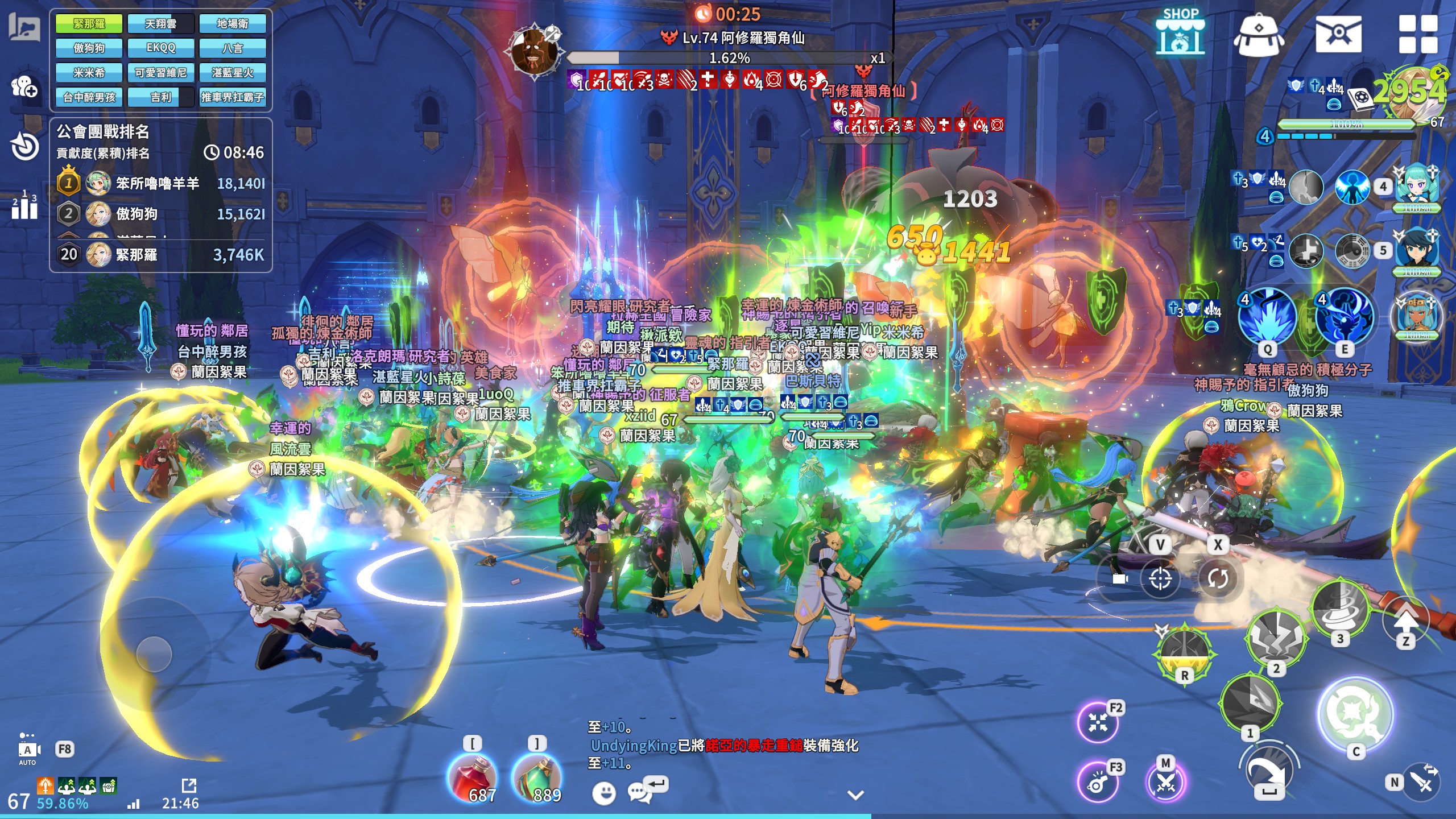Select party member 吉利 in raid list
The height and width of the screenshot is (819, 1456).
pyautogui.click(x=160, y=97)
